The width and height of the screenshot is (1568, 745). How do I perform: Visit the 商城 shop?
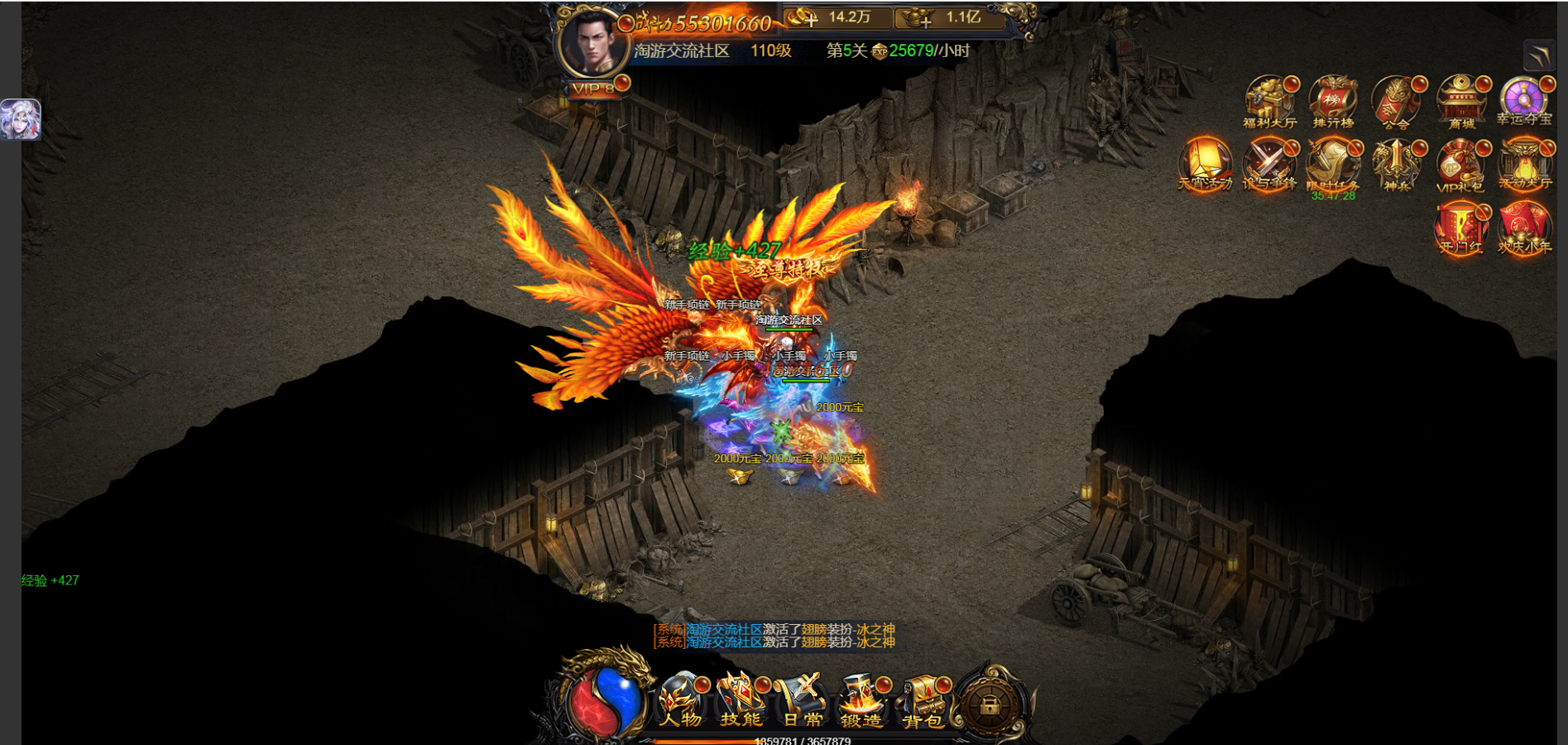click(1460, 101)
